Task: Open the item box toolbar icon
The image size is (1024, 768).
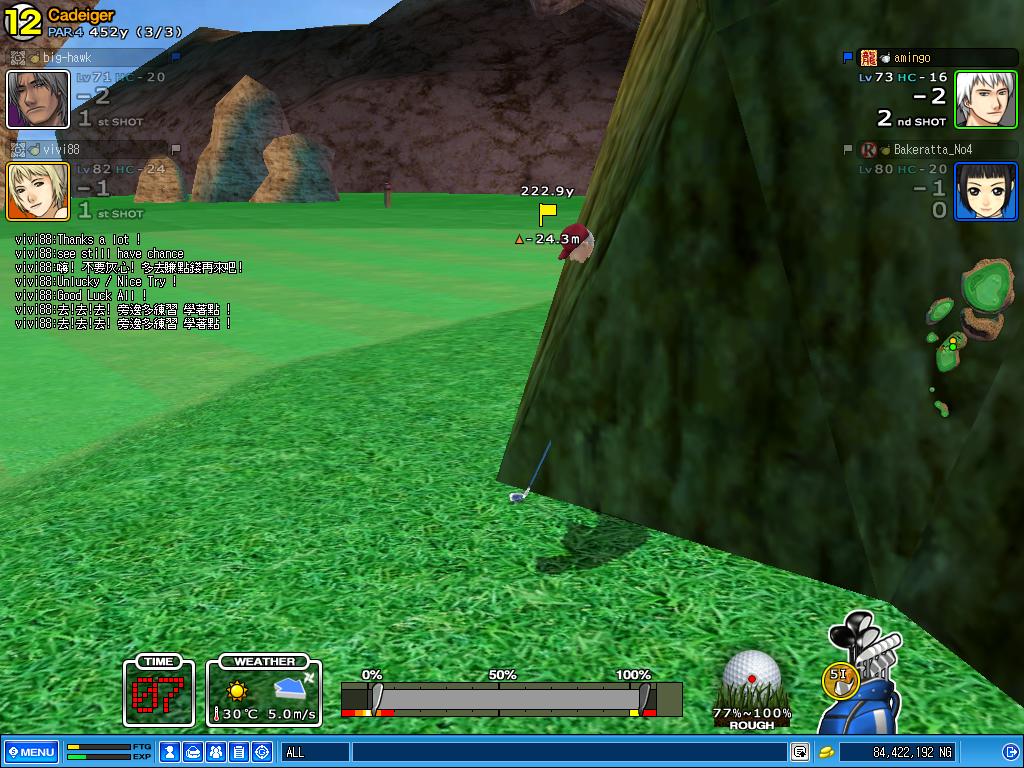Action: click(x=194, y=752)
